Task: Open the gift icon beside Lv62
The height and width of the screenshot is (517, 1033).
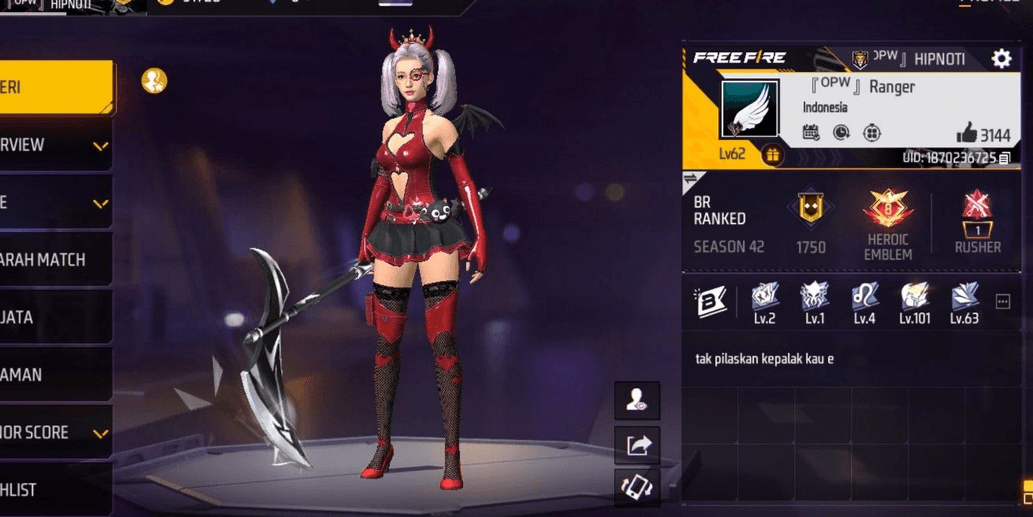Action: pos(772,155)
